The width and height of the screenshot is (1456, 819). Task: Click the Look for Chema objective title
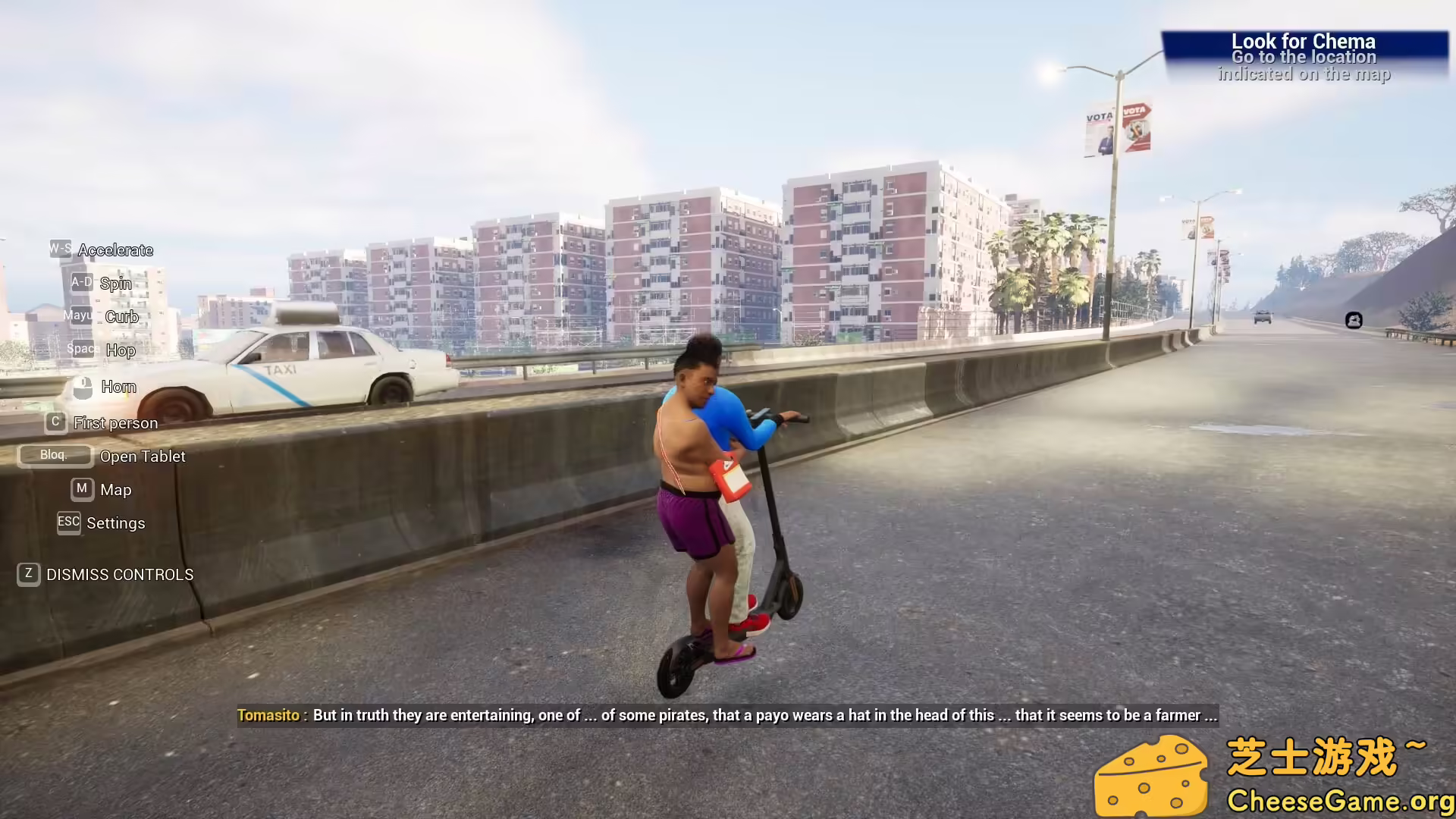[1304, 42]
